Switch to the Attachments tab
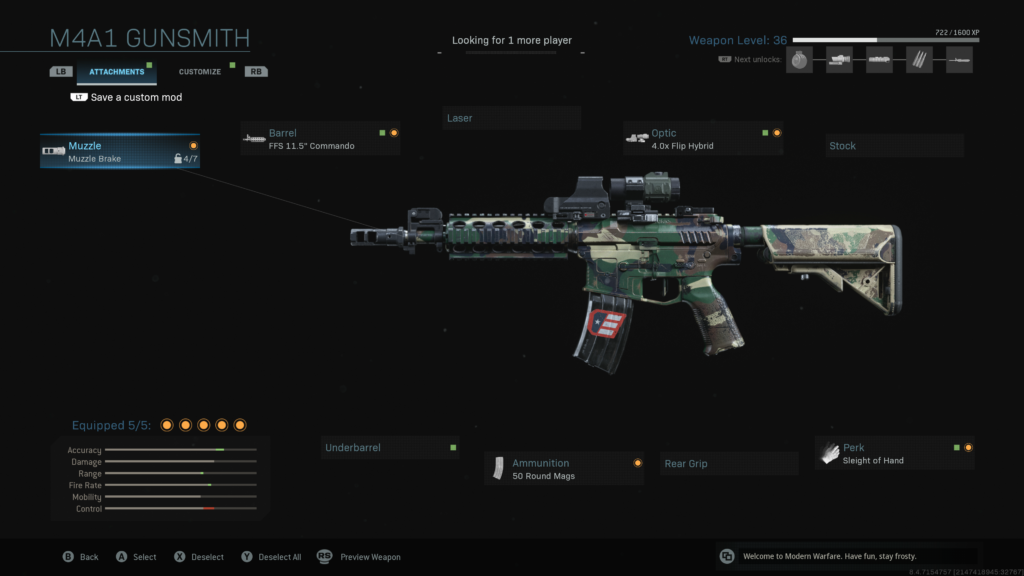This screenshot has width=1024, height=576. click(116, 72)
